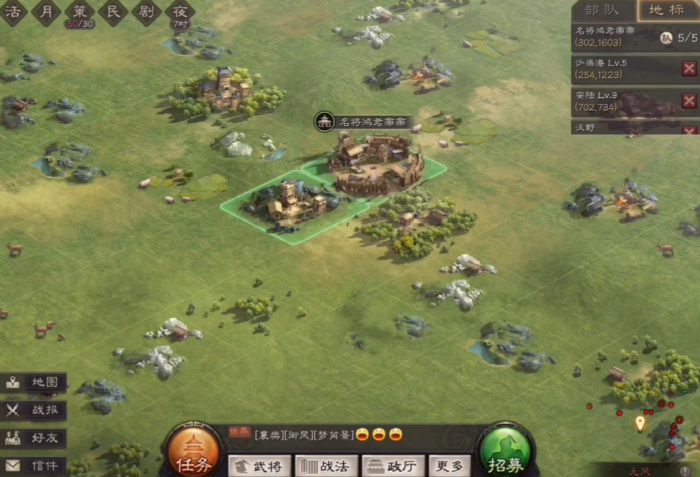Open the 民 diamond icon
Screen dimensions: 700x477
point(113,12)
